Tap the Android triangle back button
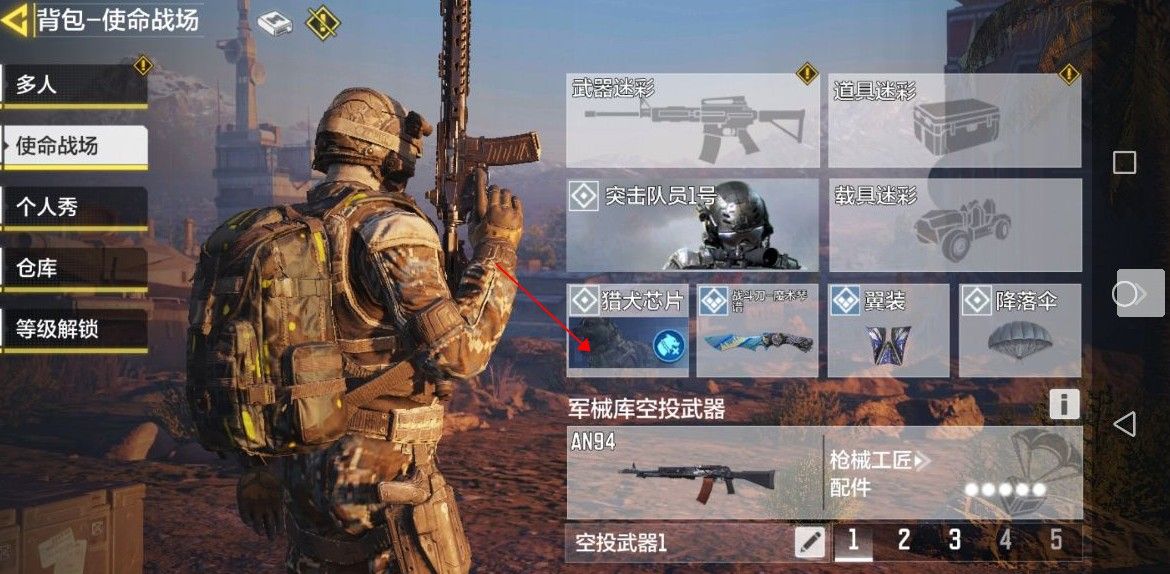 pyautogui.click(x=1124, y=424)
